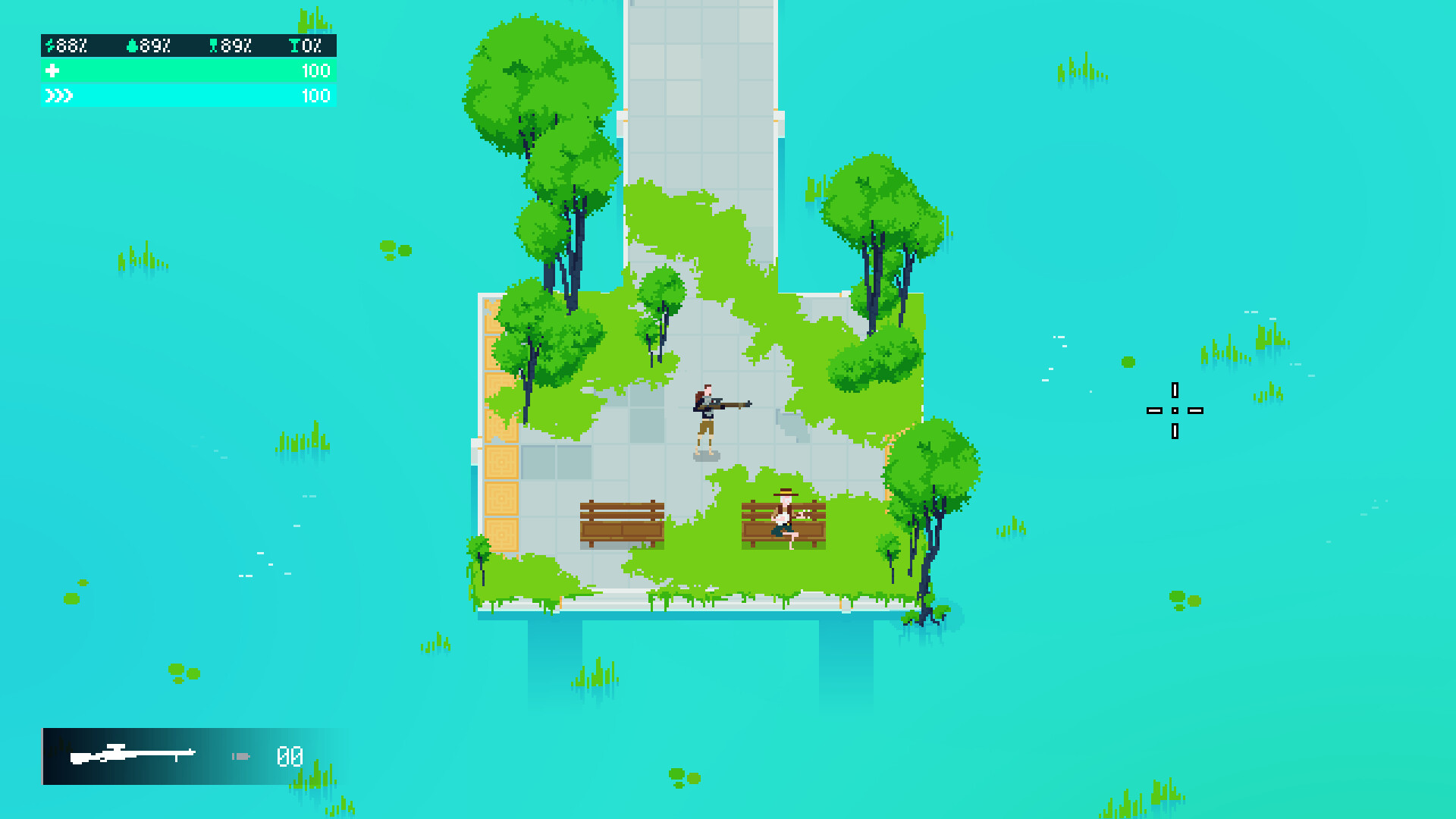The width and height of the screenshot is (1456, 819).
Task: Click the ammo counter reading 00
Action: pos(289,756)
